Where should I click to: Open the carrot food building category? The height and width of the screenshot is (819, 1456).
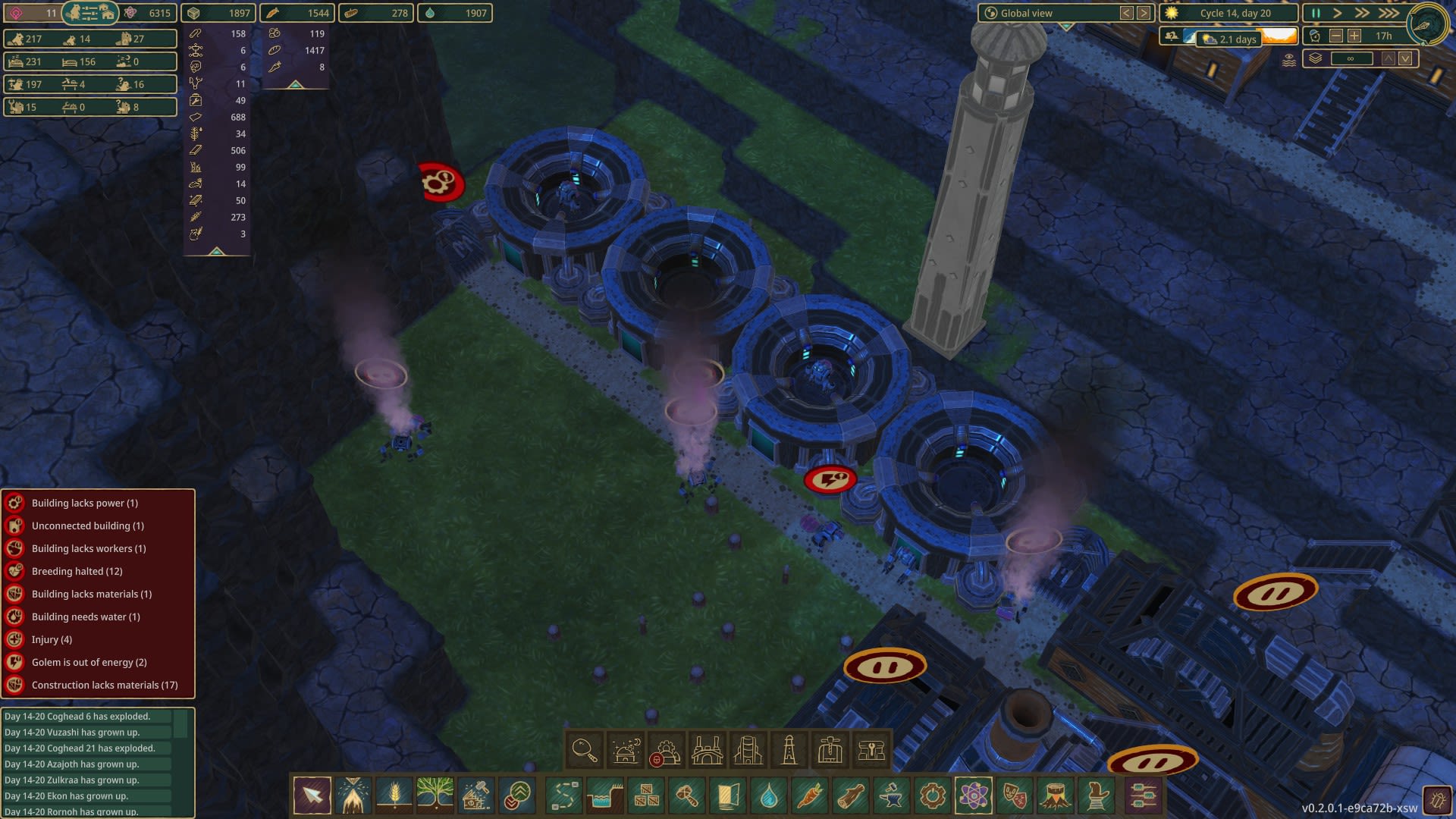(810, 795)
